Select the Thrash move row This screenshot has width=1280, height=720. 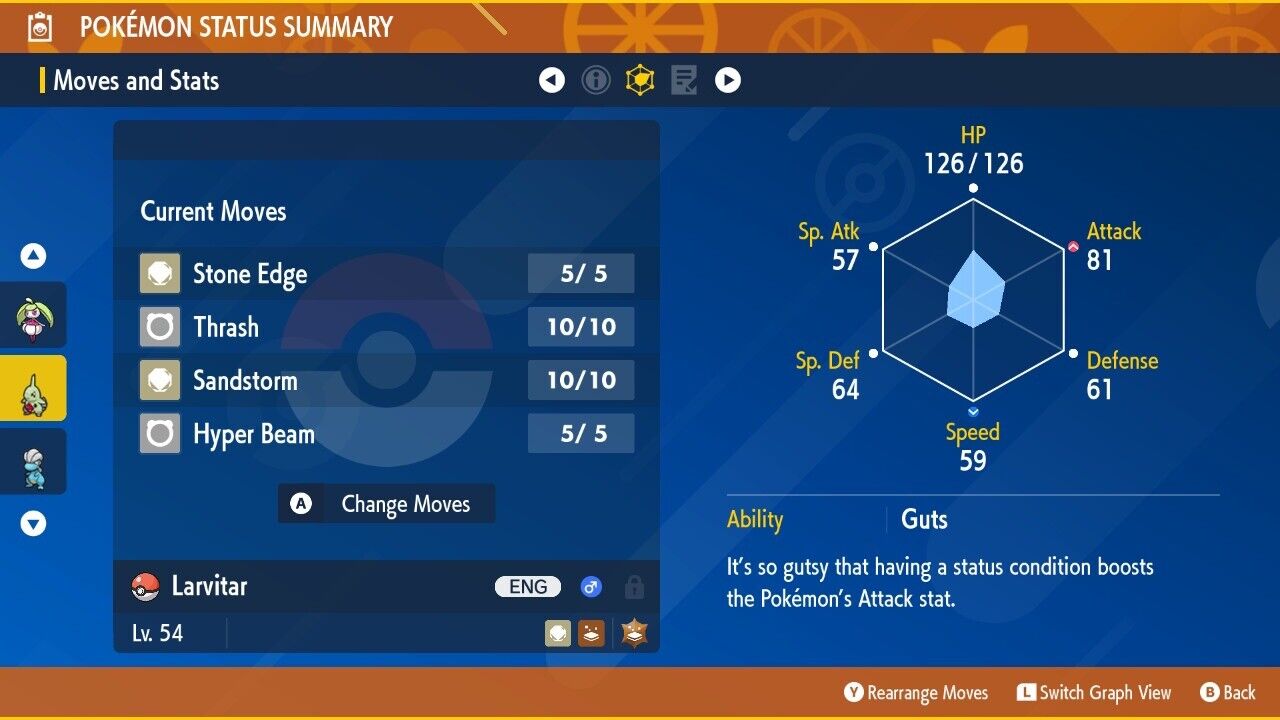[386, 327]
